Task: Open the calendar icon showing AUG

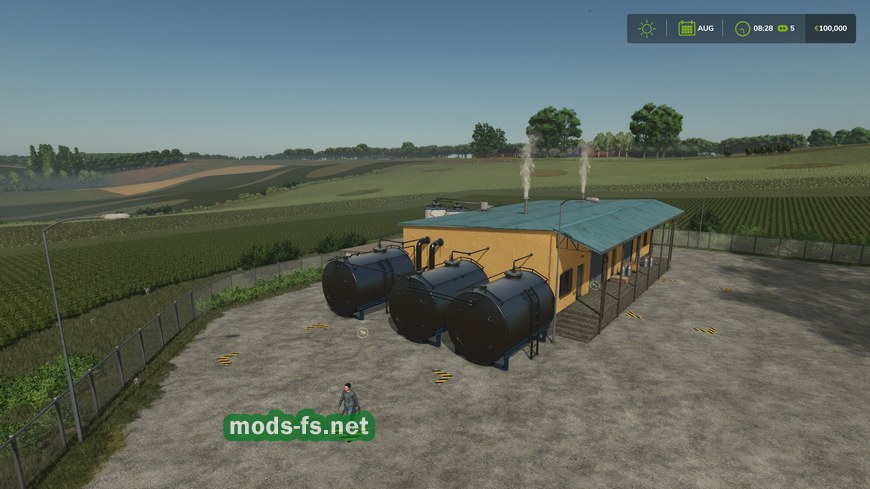Action: click(687, 28)
